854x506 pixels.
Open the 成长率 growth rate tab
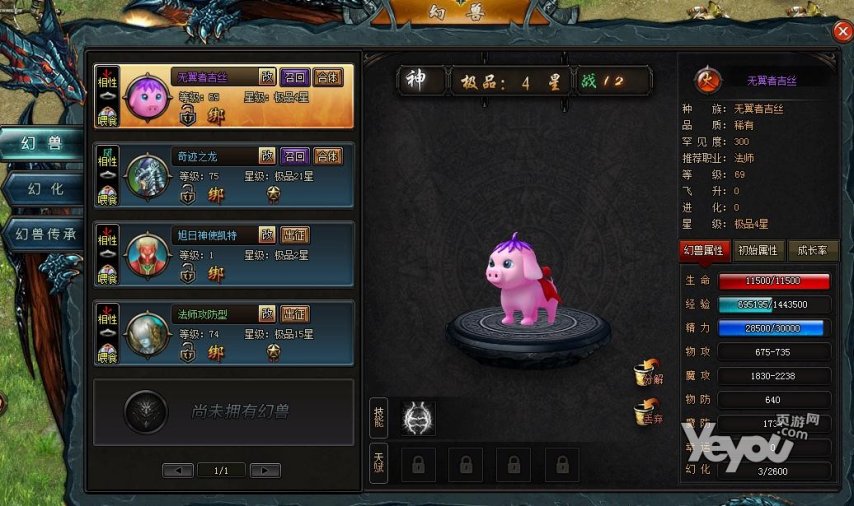(x=812, y=250)
